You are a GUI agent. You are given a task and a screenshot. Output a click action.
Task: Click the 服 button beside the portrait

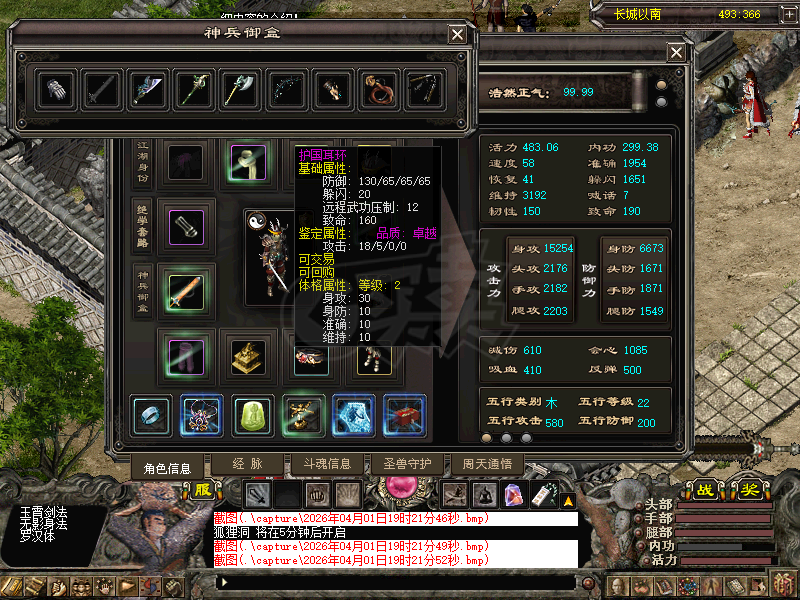(x=203, y=490)
